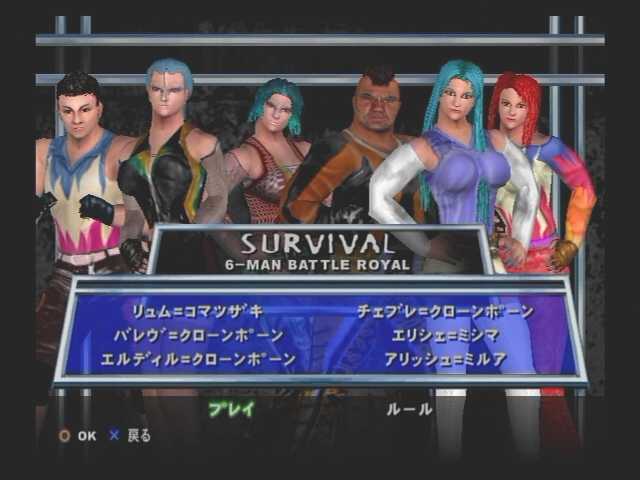Select the プレイ (Play) option
640x480 pixels.
pyautogui.click(x=231, y=409)
